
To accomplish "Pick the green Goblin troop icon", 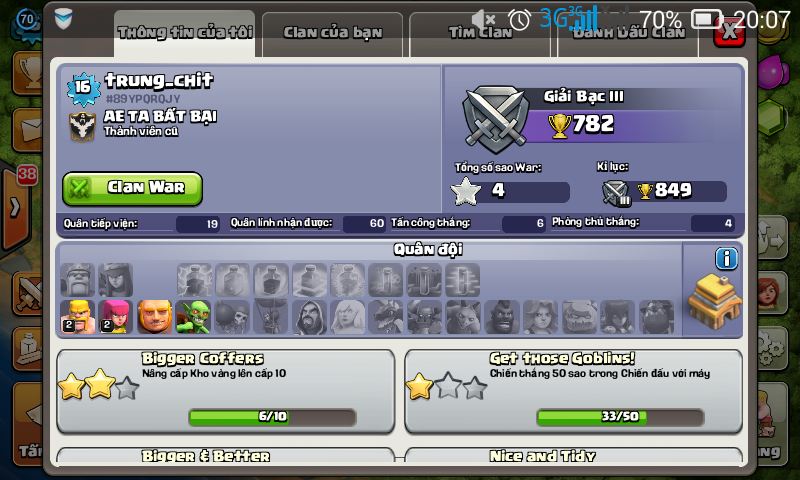I will [x=192, y=317].
